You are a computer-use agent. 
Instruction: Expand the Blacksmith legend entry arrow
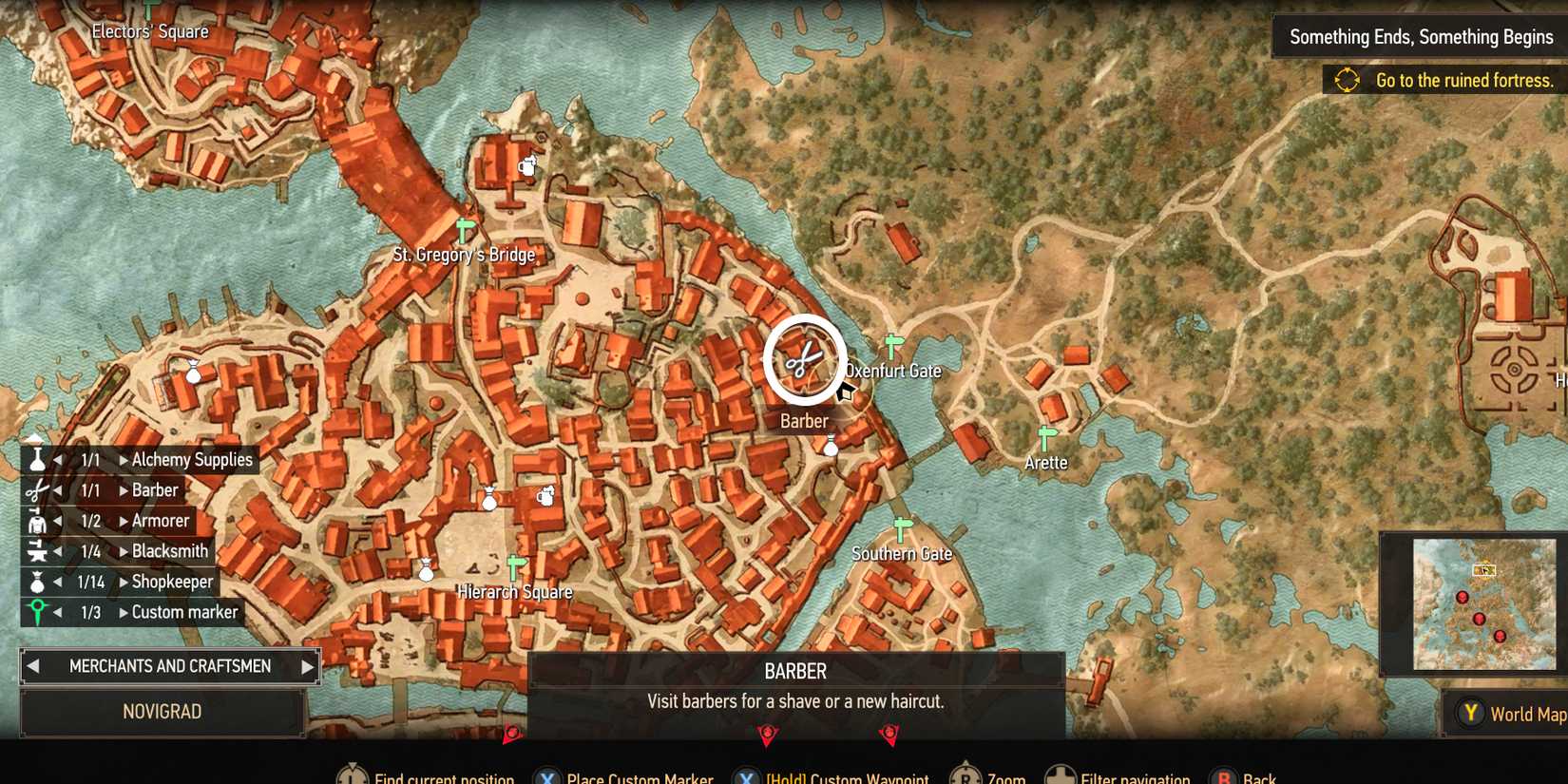pyautogui.click(x=124, y=550)
